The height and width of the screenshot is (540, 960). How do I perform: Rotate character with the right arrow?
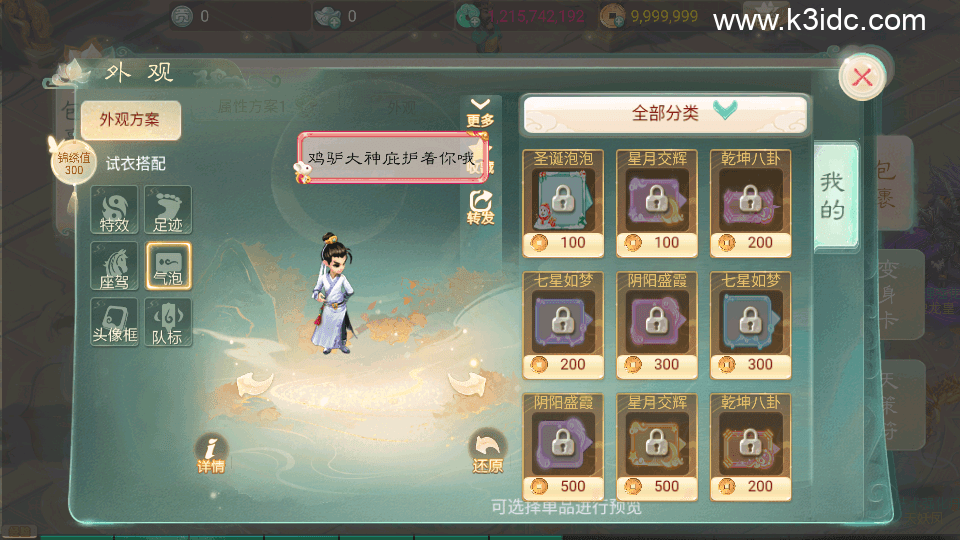(465, 382)
